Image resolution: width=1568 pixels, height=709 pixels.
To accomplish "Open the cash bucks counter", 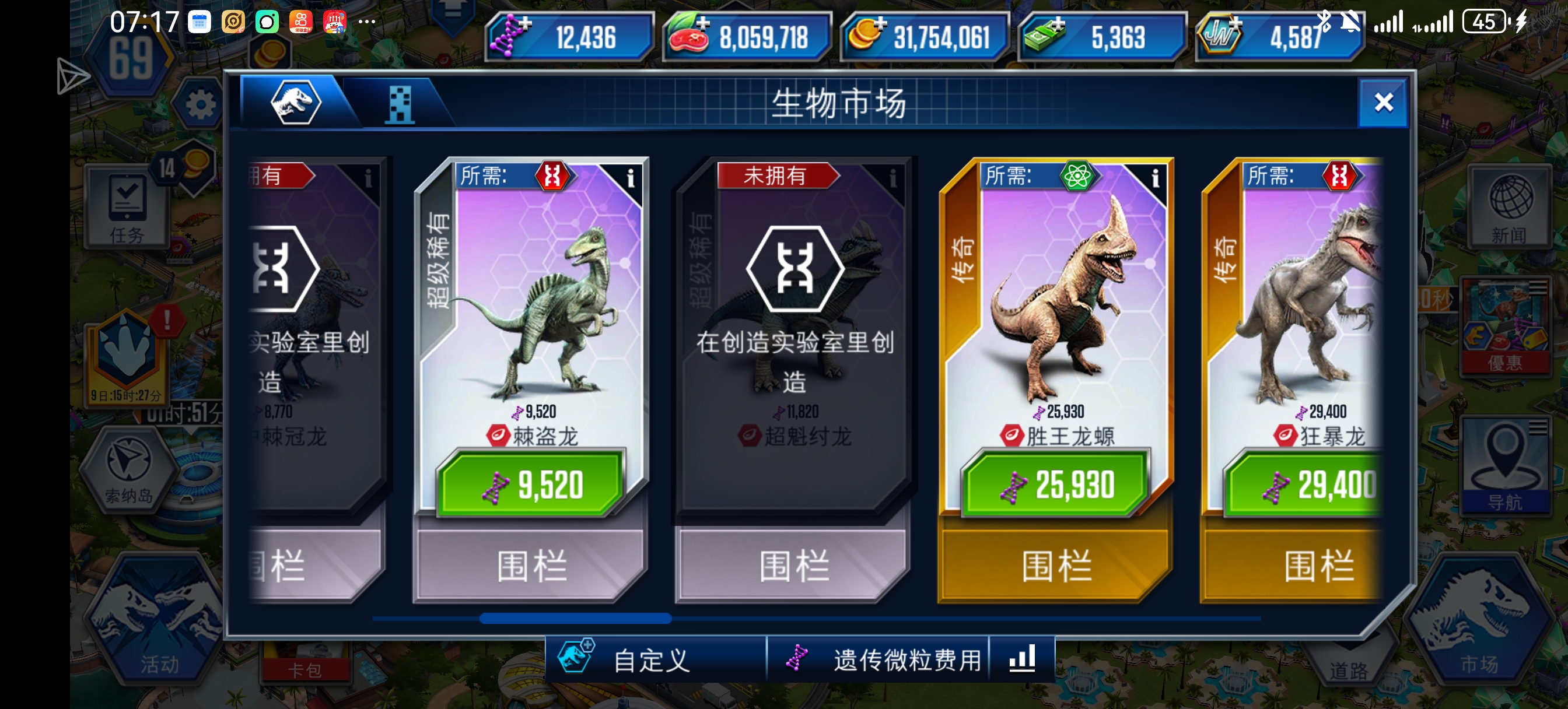I will 1058,24.
